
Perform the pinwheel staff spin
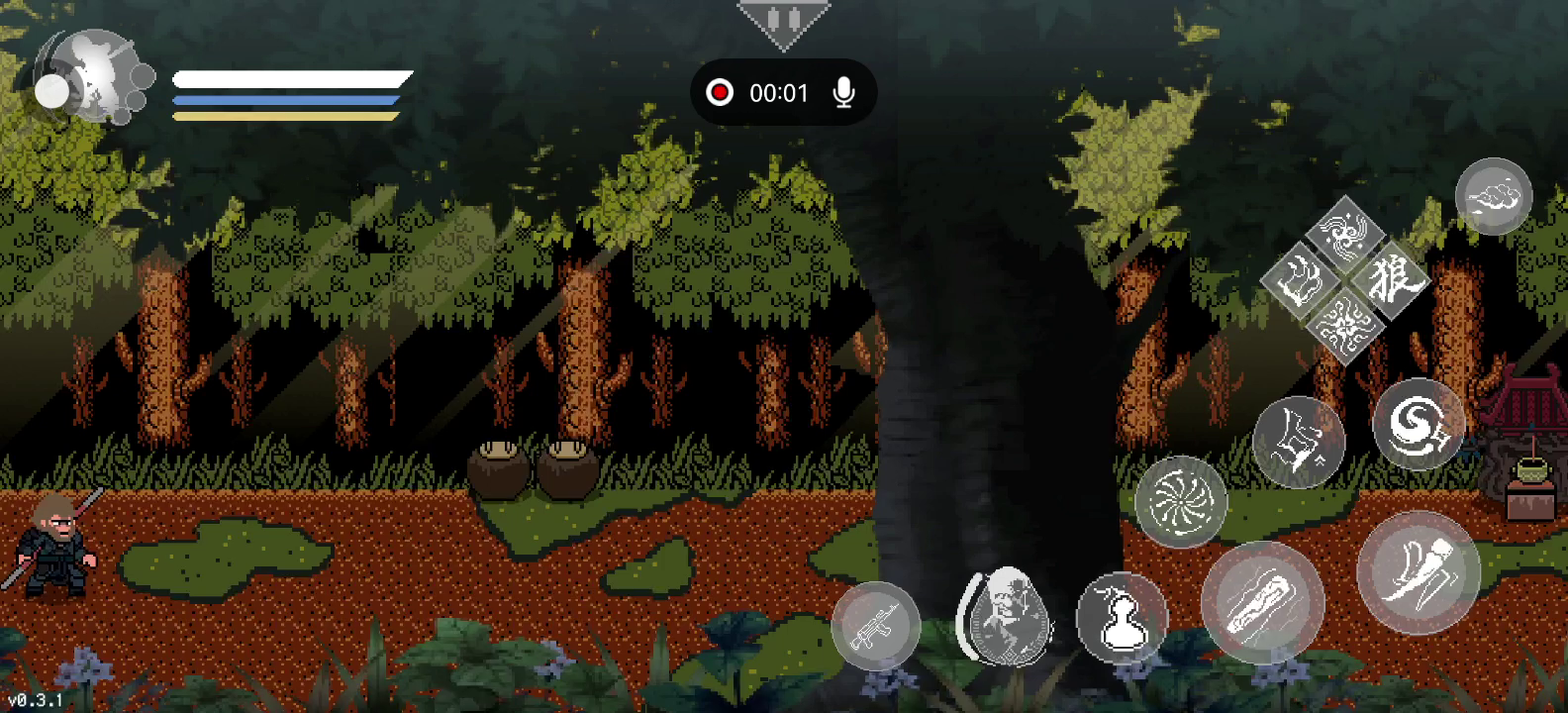tap(1180, 502)
